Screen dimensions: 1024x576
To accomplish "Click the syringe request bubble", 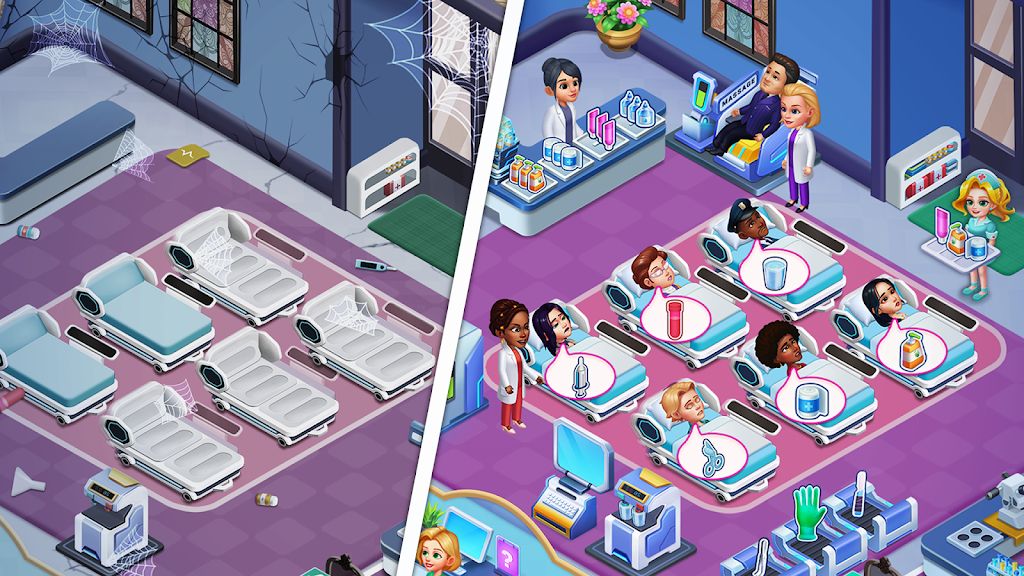I will tap(578, 377).
